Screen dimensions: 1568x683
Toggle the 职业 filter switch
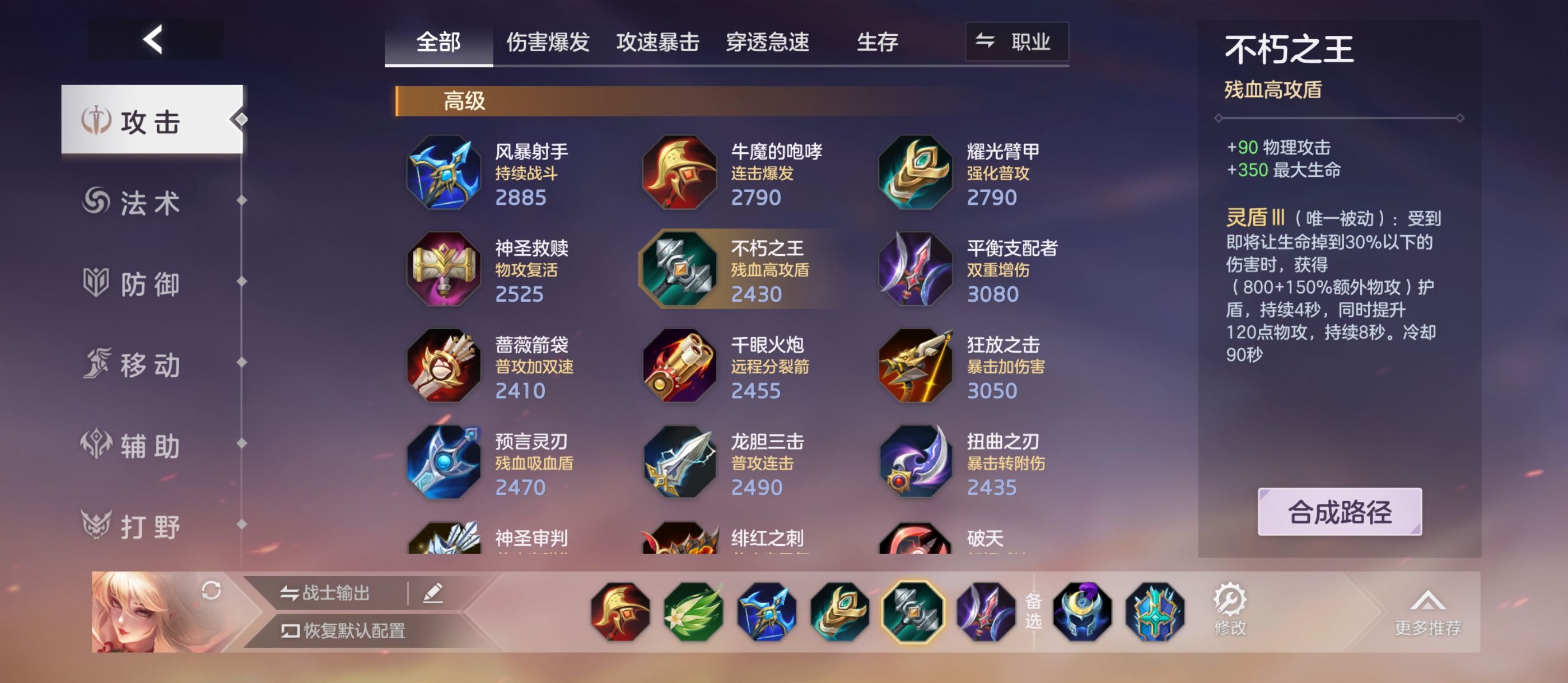tap(1017, 42)
